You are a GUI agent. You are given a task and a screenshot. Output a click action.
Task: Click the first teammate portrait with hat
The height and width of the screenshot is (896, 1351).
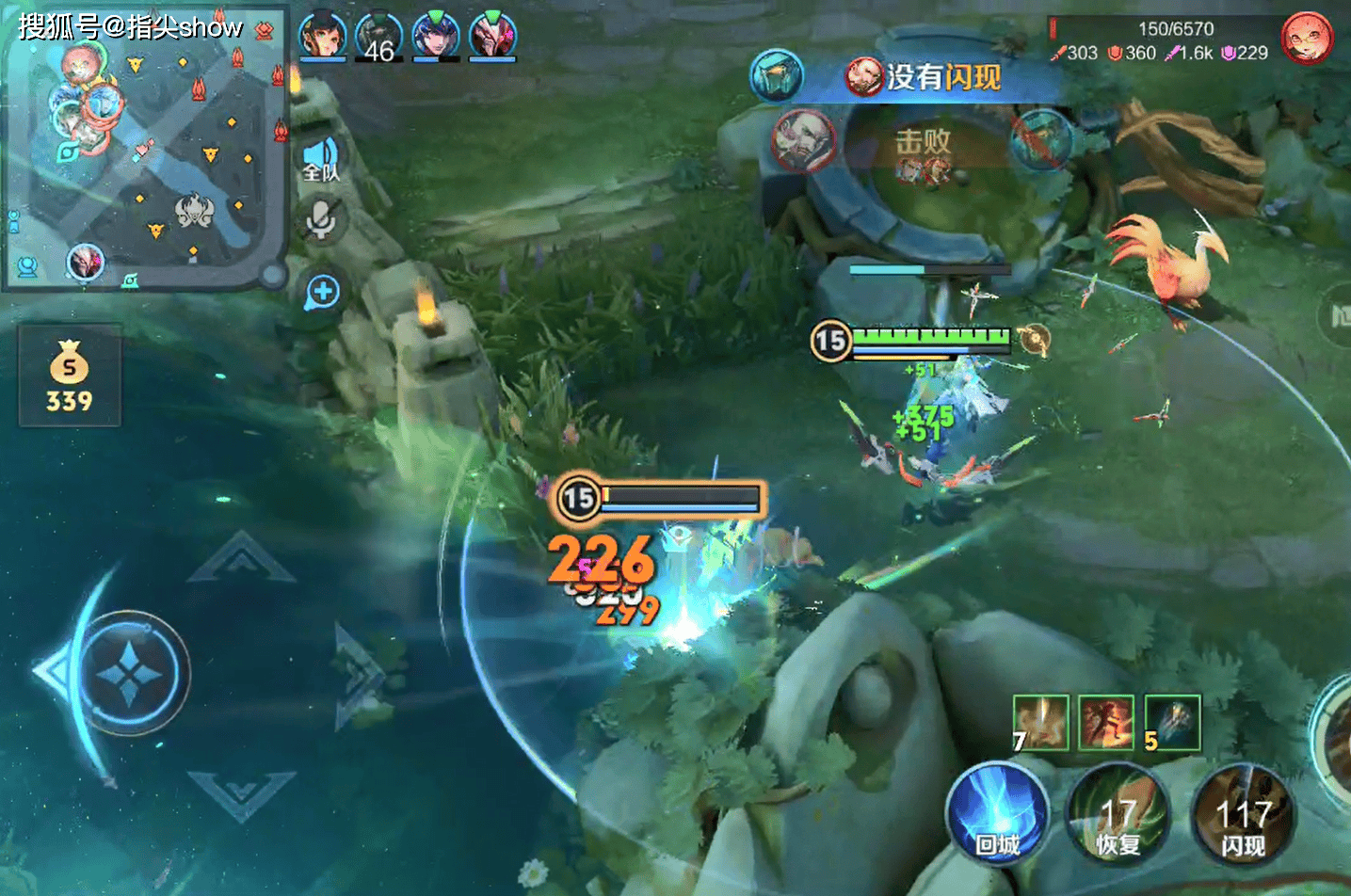tap(322, 36)
